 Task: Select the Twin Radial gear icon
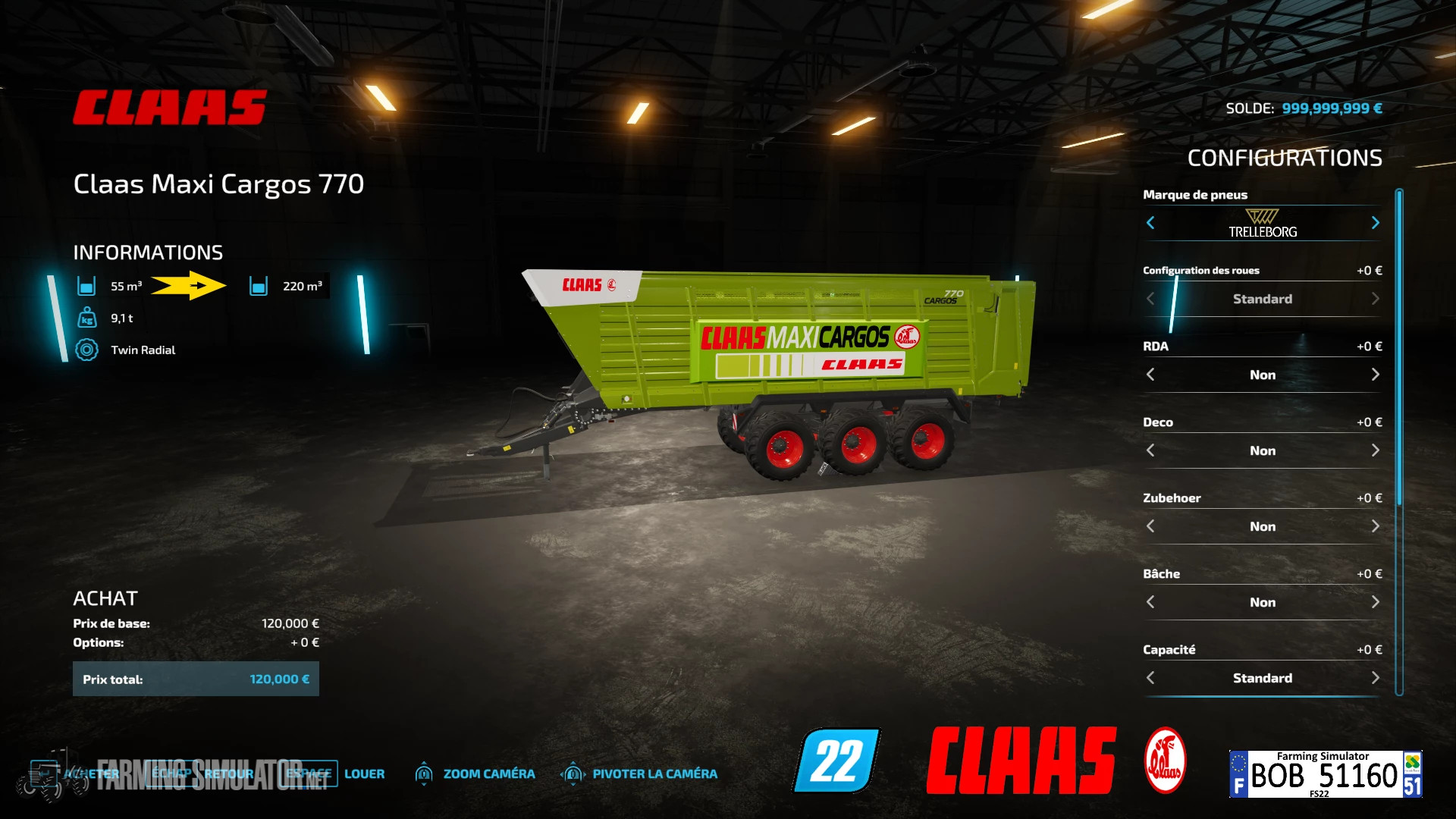tap(89, 350)
